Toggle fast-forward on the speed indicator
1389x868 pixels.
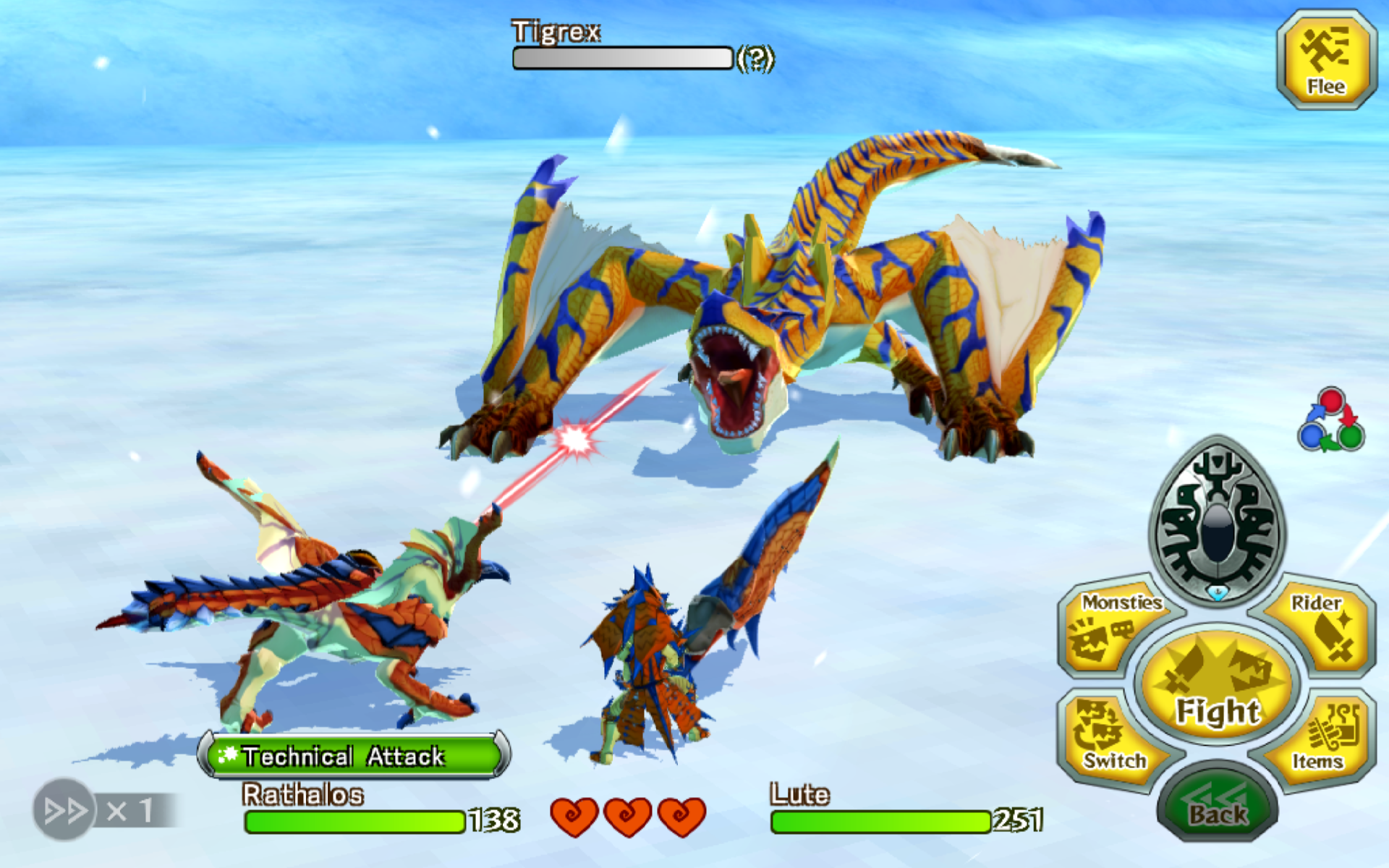pos(65,809)
